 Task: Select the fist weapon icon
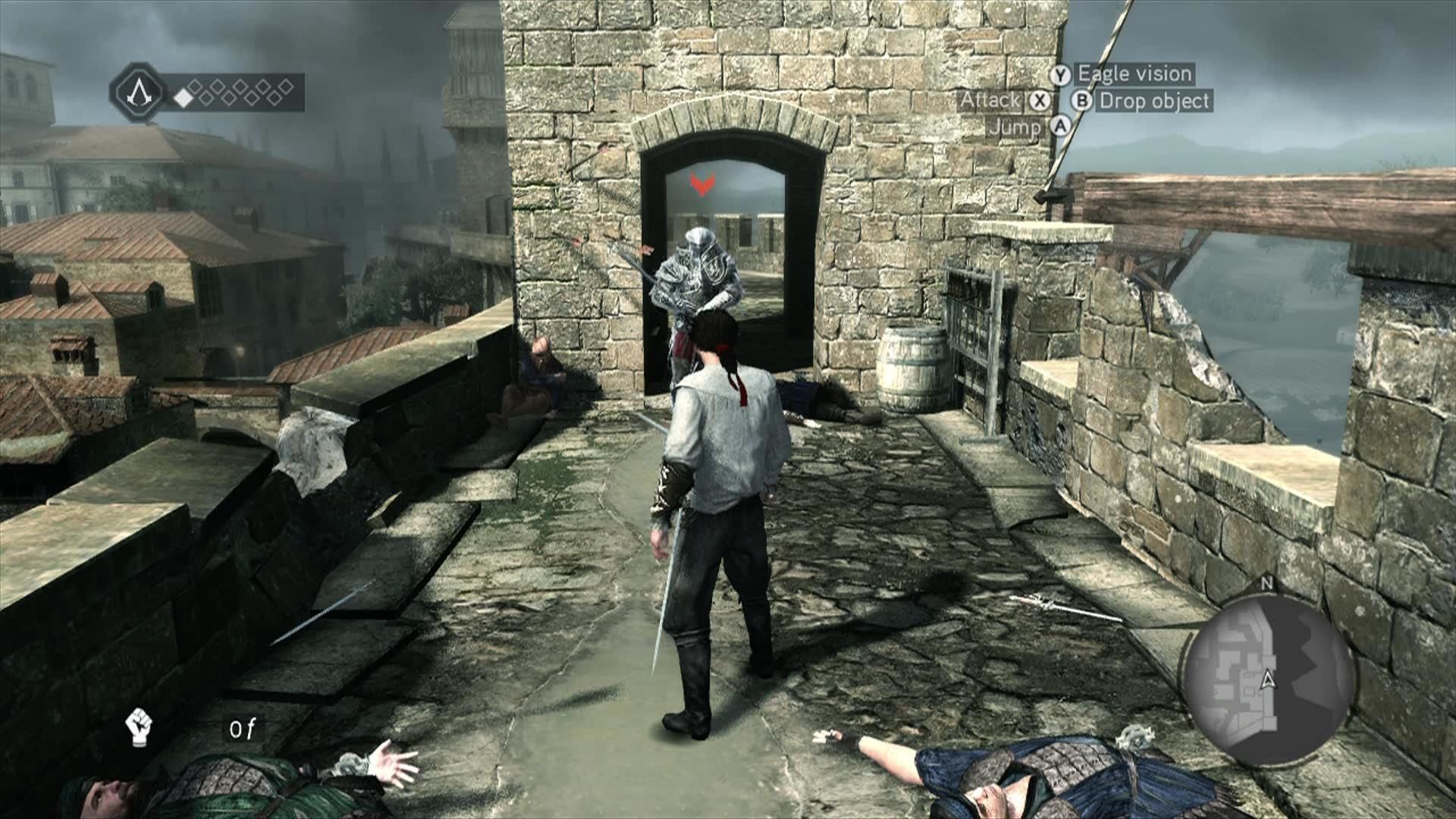[x=138, y=726]
